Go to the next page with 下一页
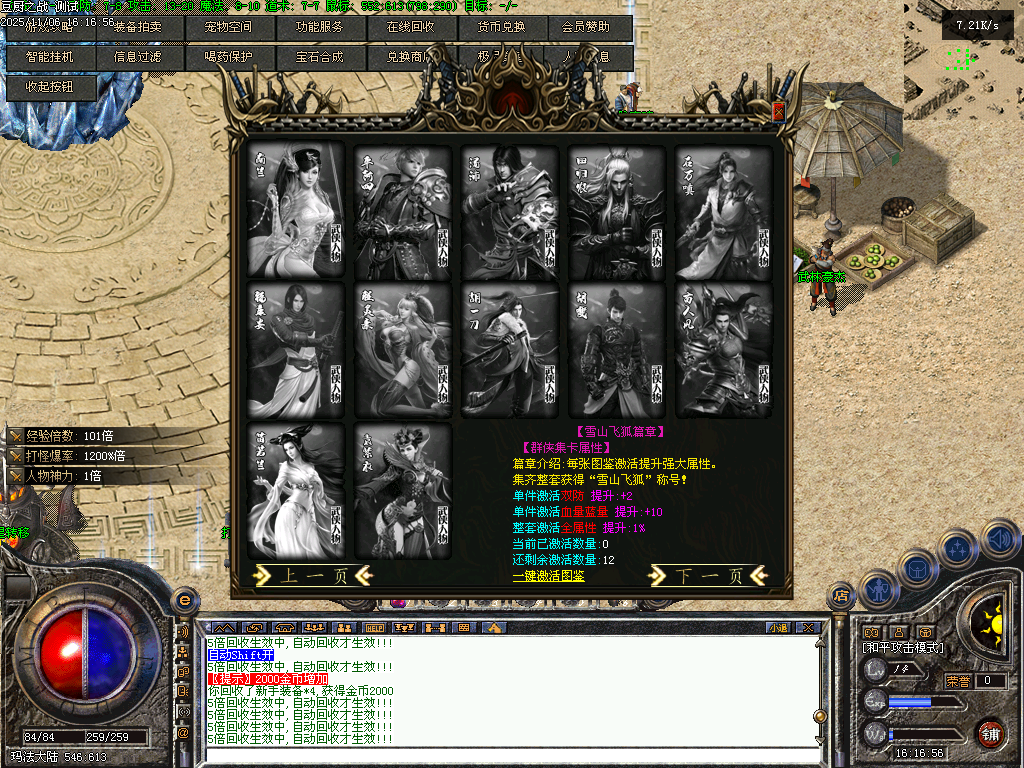Image resolution: width=1024 pixels, height=768 pixels. (709, 575)
